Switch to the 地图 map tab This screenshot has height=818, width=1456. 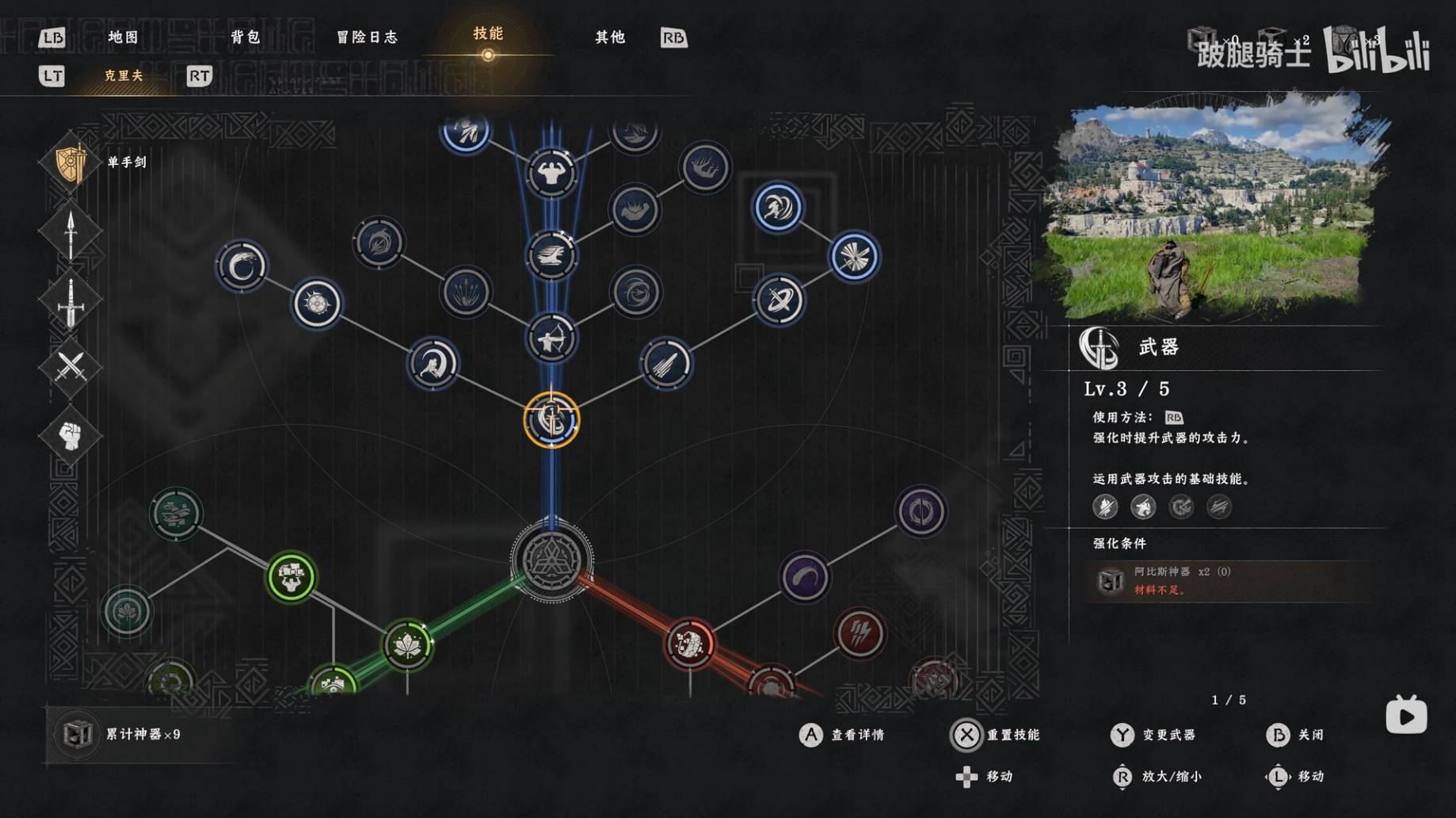[123, 37]
